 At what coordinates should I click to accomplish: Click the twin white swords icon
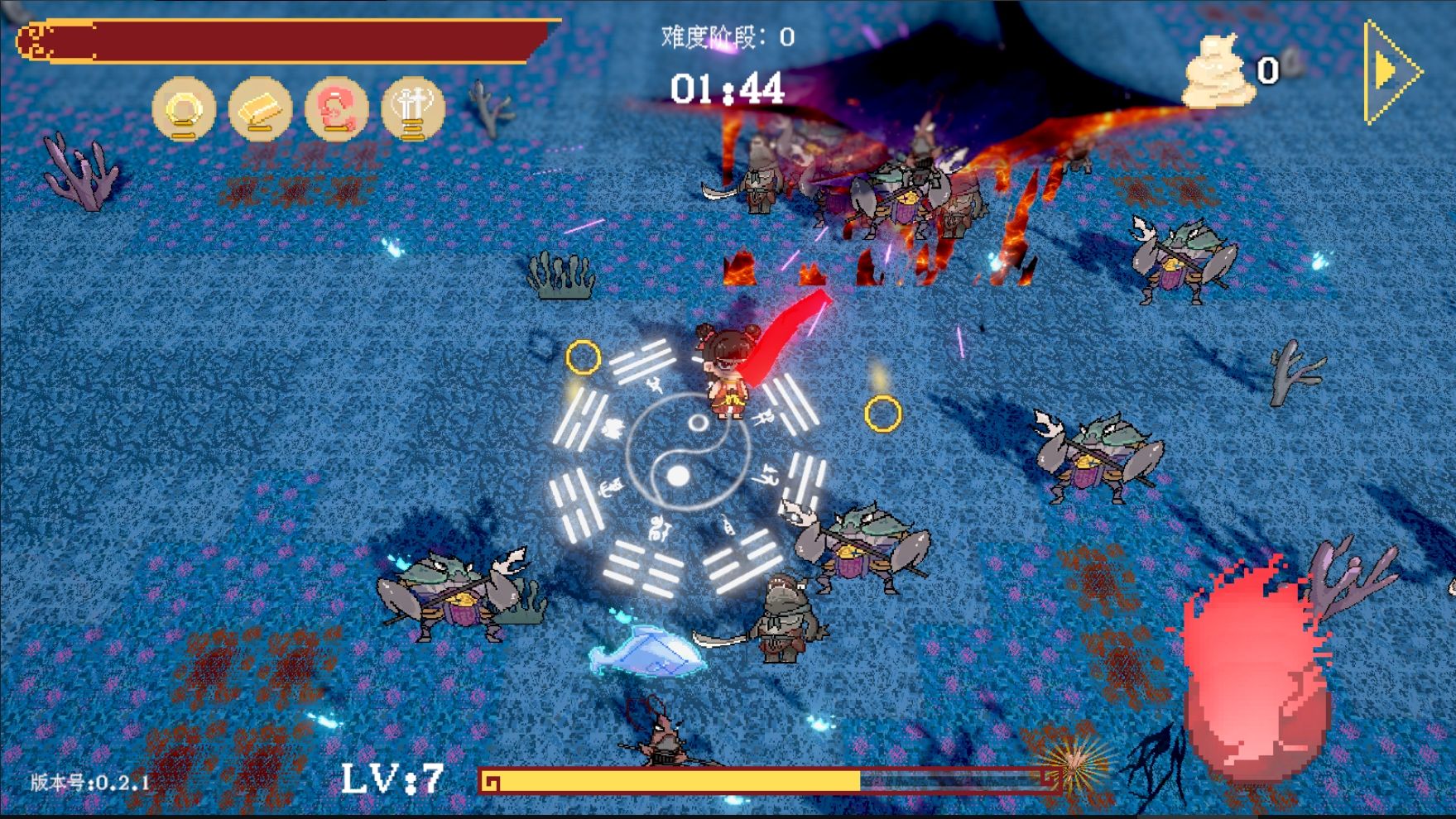pyautogui.click(x=412, y=108)
